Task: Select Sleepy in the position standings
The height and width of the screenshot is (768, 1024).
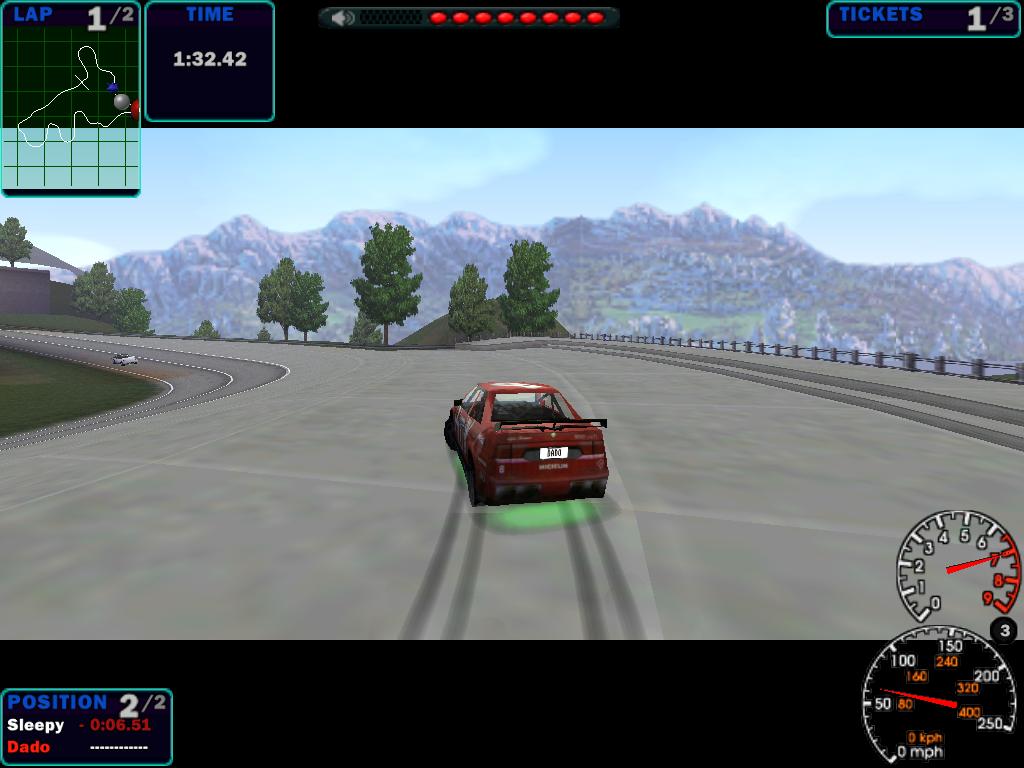Action: (36, 725)
